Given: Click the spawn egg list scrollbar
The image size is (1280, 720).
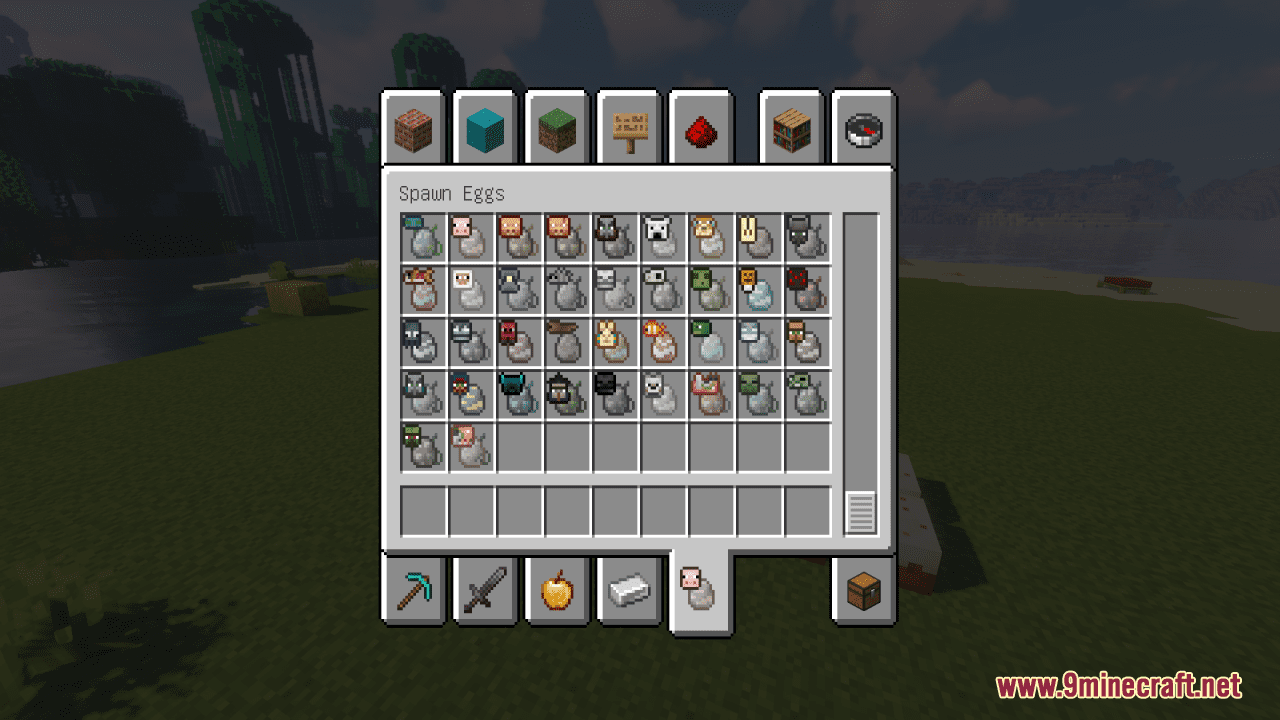Looking at the screenshot, I should tap(858, 510).
